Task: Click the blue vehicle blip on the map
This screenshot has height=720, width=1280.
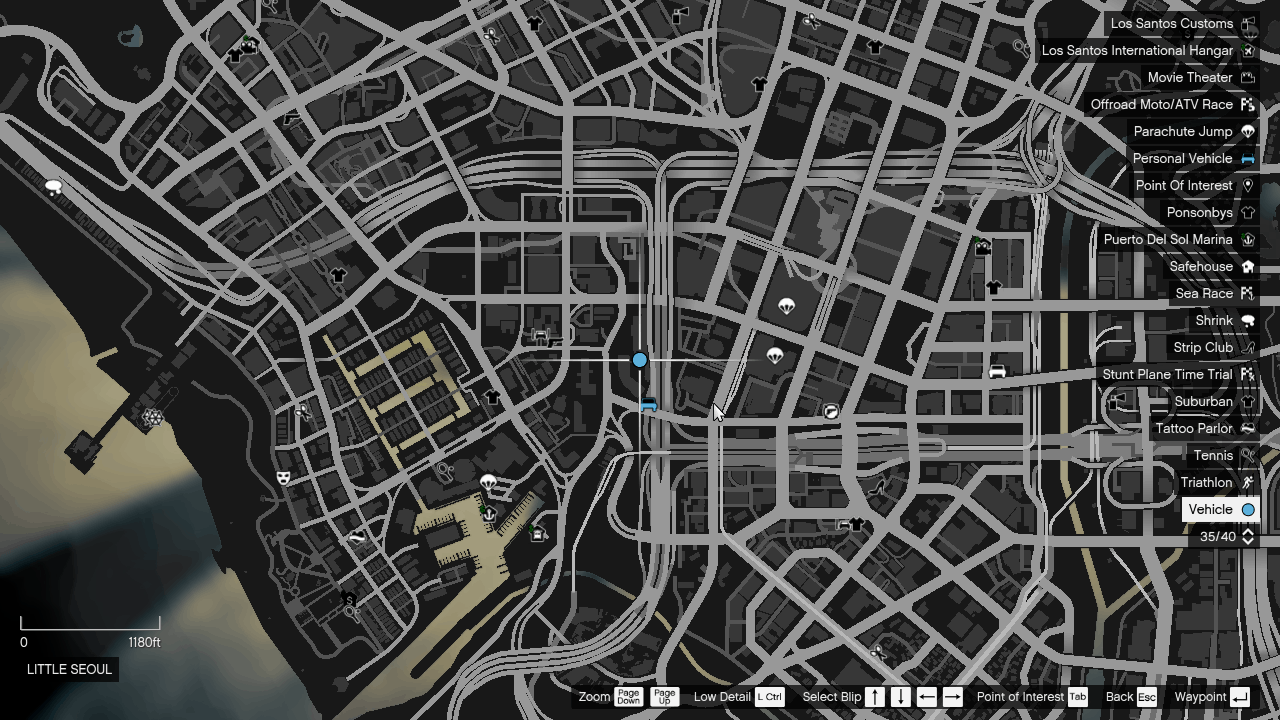Action: click(x=639, y=360)
